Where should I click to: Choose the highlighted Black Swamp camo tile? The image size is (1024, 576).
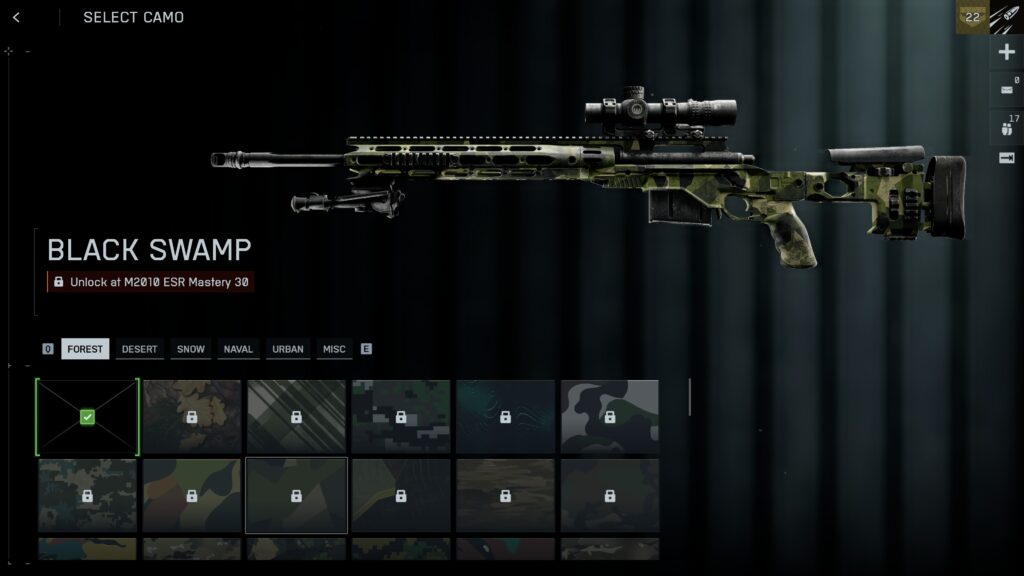pos(296,495)
